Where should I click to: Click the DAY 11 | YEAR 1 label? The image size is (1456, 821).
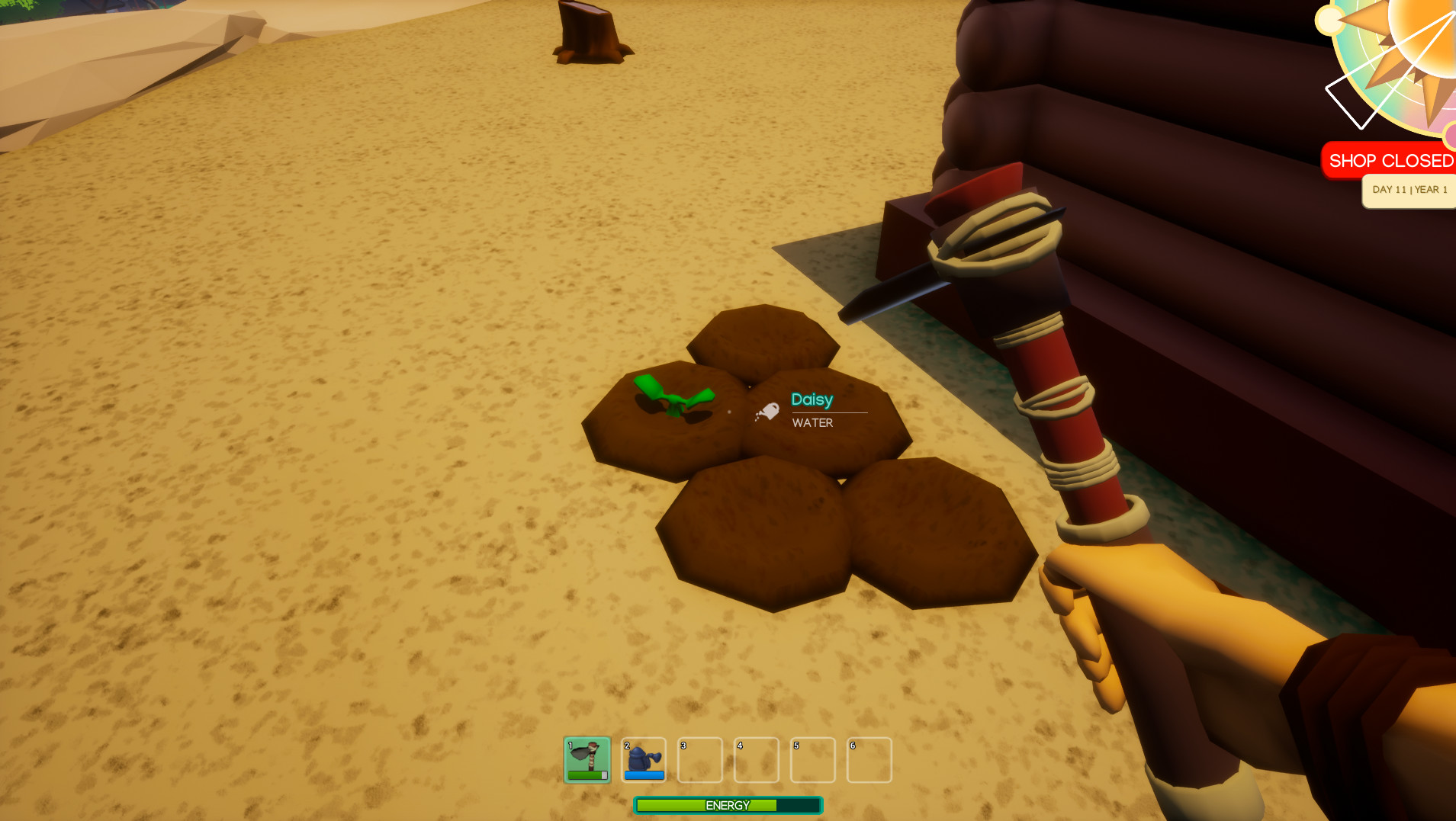(x=1410, y=190)
